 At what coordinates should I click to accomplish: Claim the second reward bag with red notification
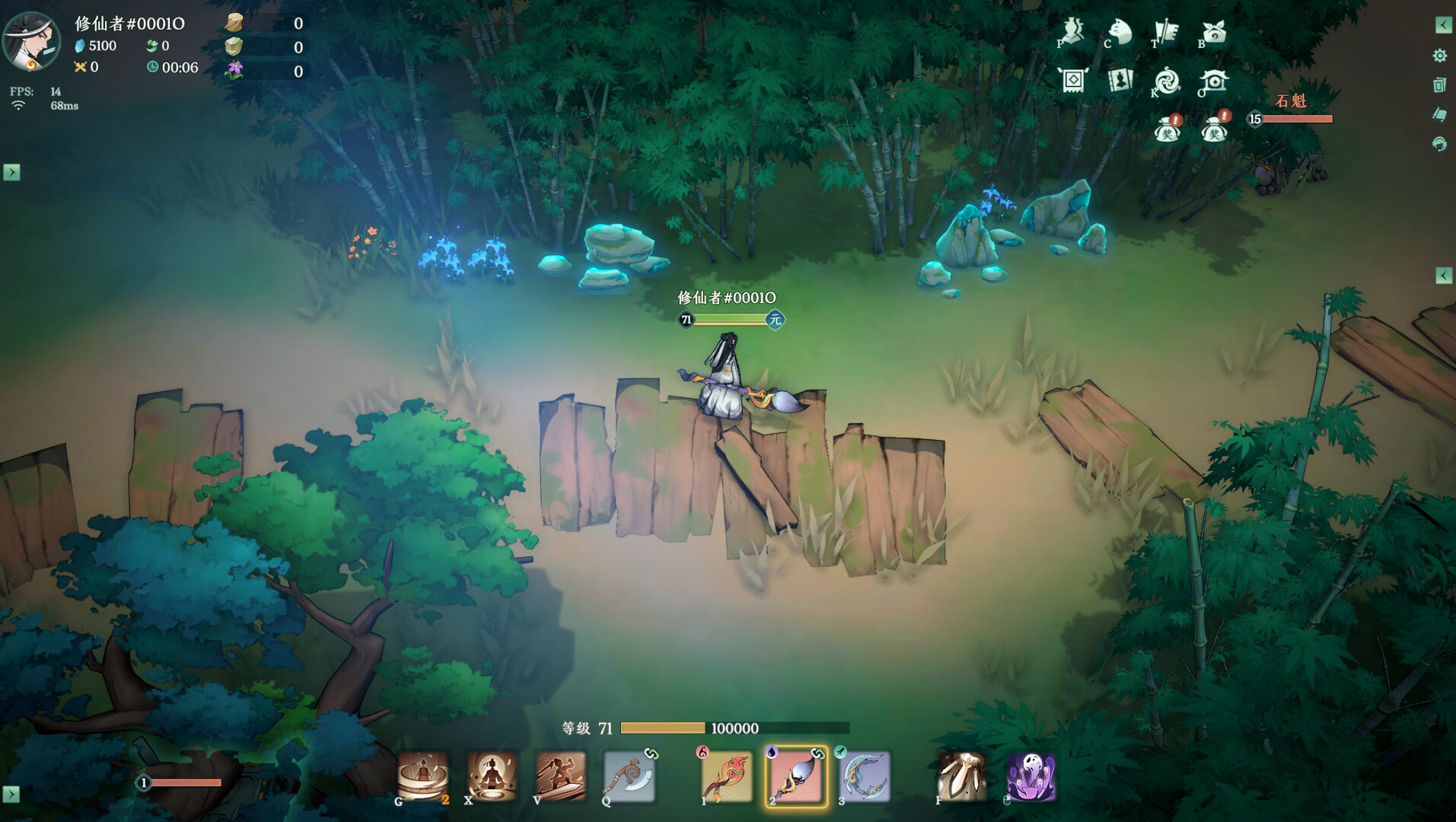click(x=1215, y=129)
